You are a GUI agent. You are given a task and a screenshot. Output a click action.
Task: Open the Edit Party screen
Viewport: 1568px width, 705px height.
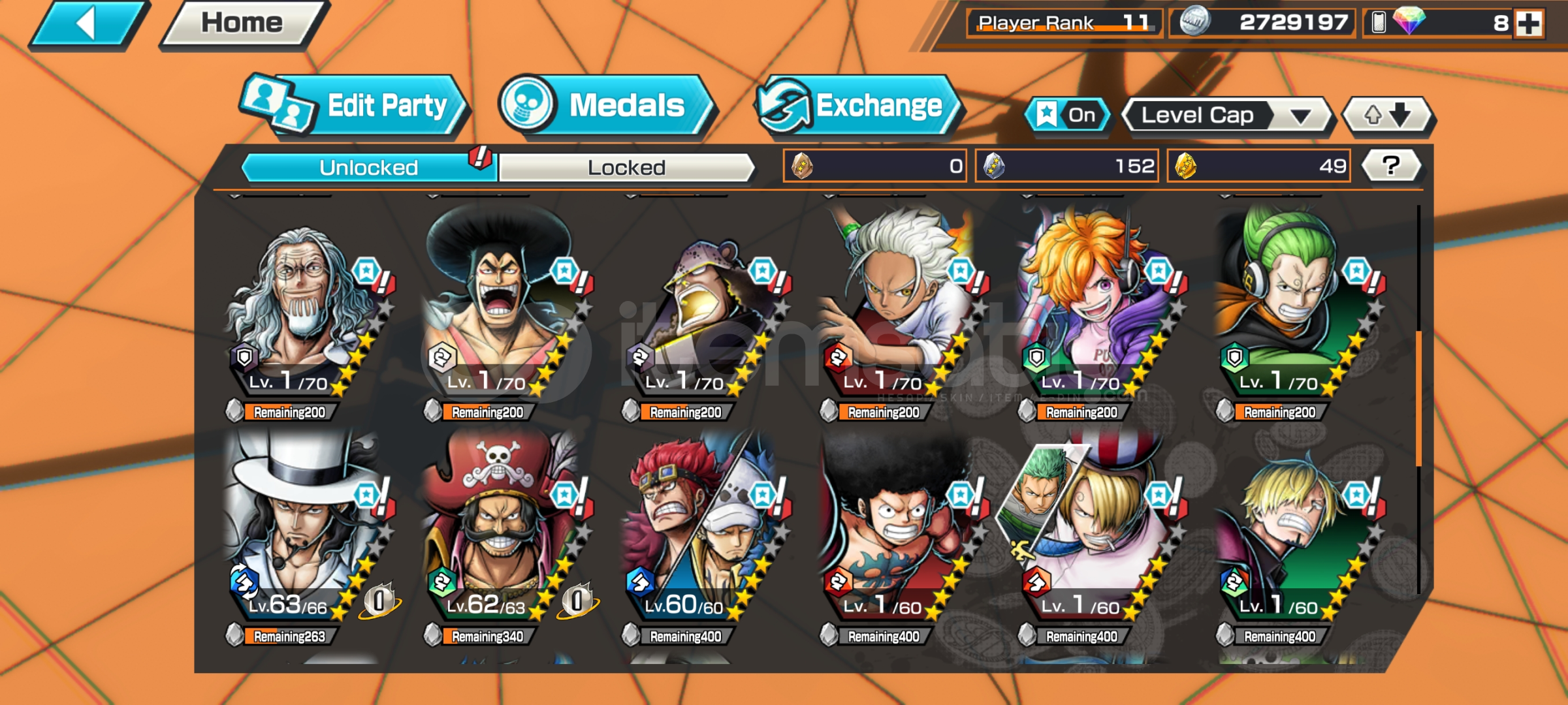tap(355, 106)
